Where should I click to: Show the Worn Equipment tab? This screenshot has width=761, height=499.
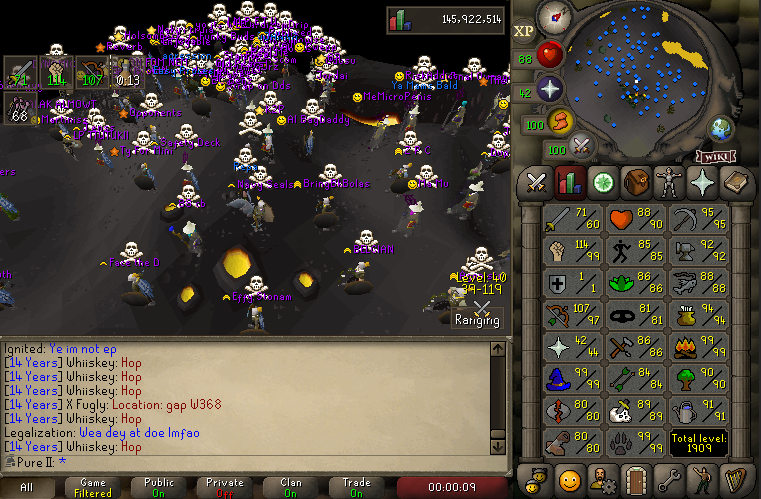click(669, 183)
